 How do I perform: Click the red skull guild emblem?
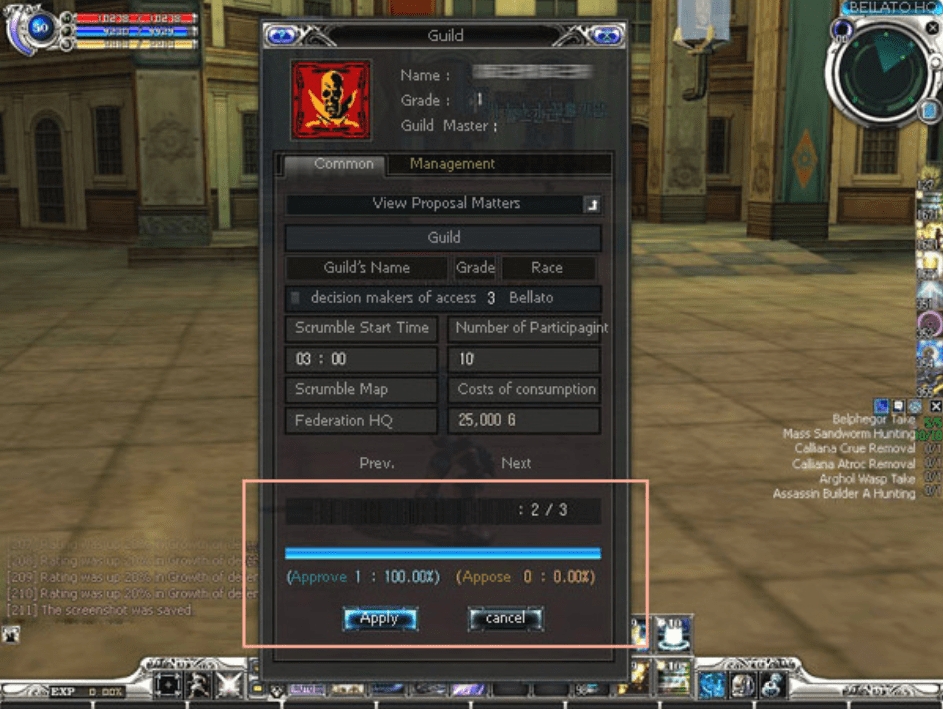pos(330,100)
